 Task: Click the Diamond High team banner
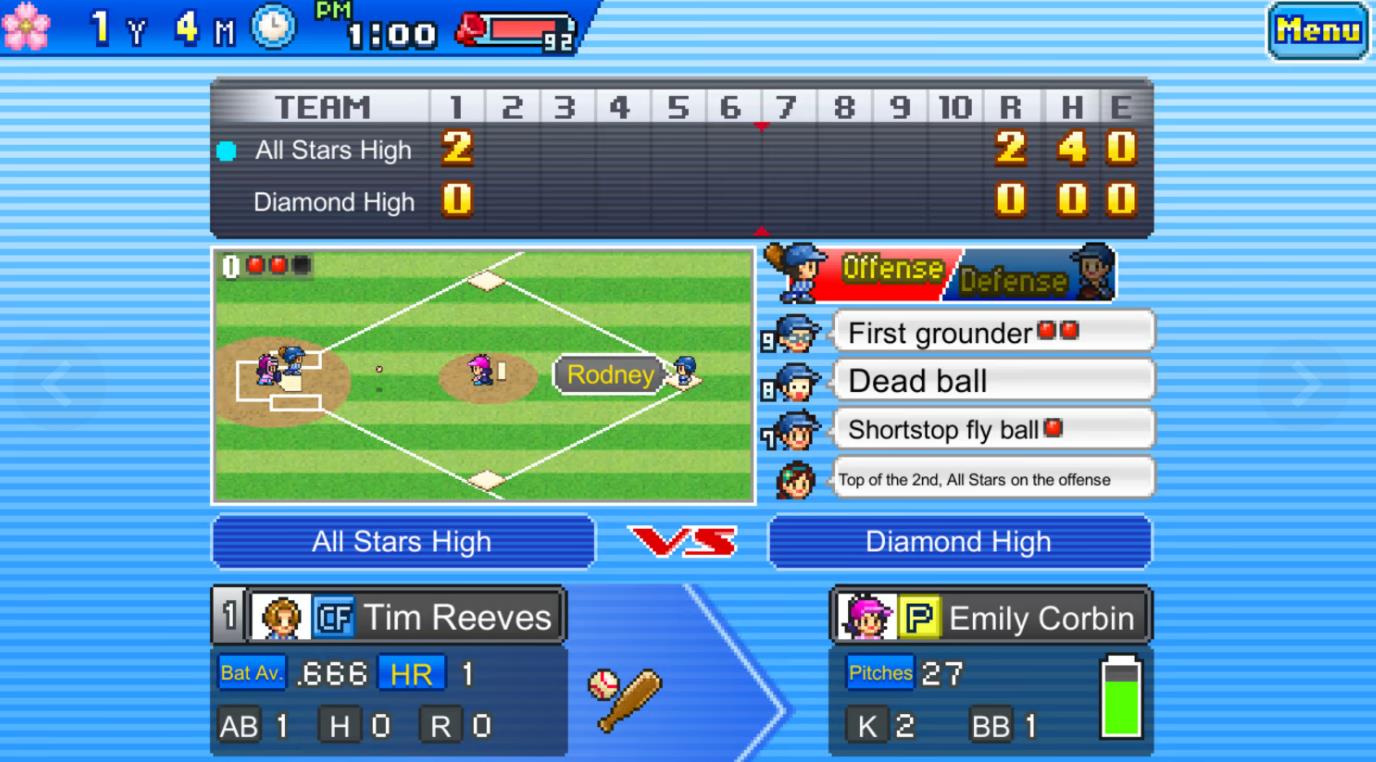(959, 541)
